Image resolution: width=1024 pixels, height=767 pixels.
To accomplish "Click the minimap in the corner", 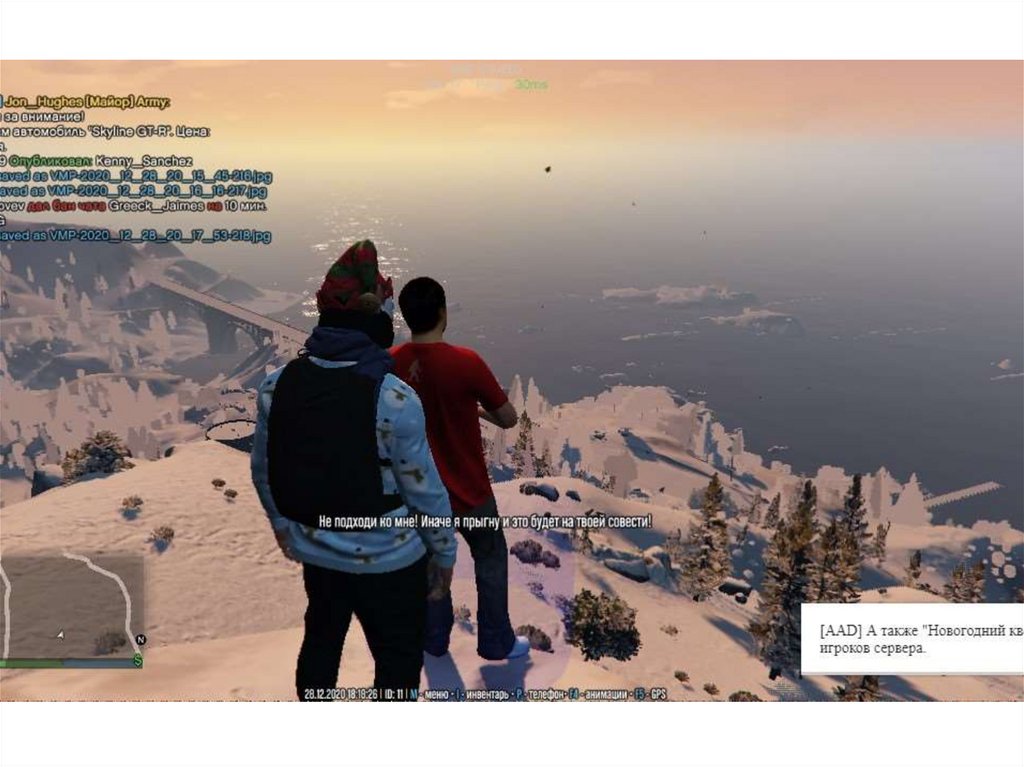I will click(x=70, y=604).
